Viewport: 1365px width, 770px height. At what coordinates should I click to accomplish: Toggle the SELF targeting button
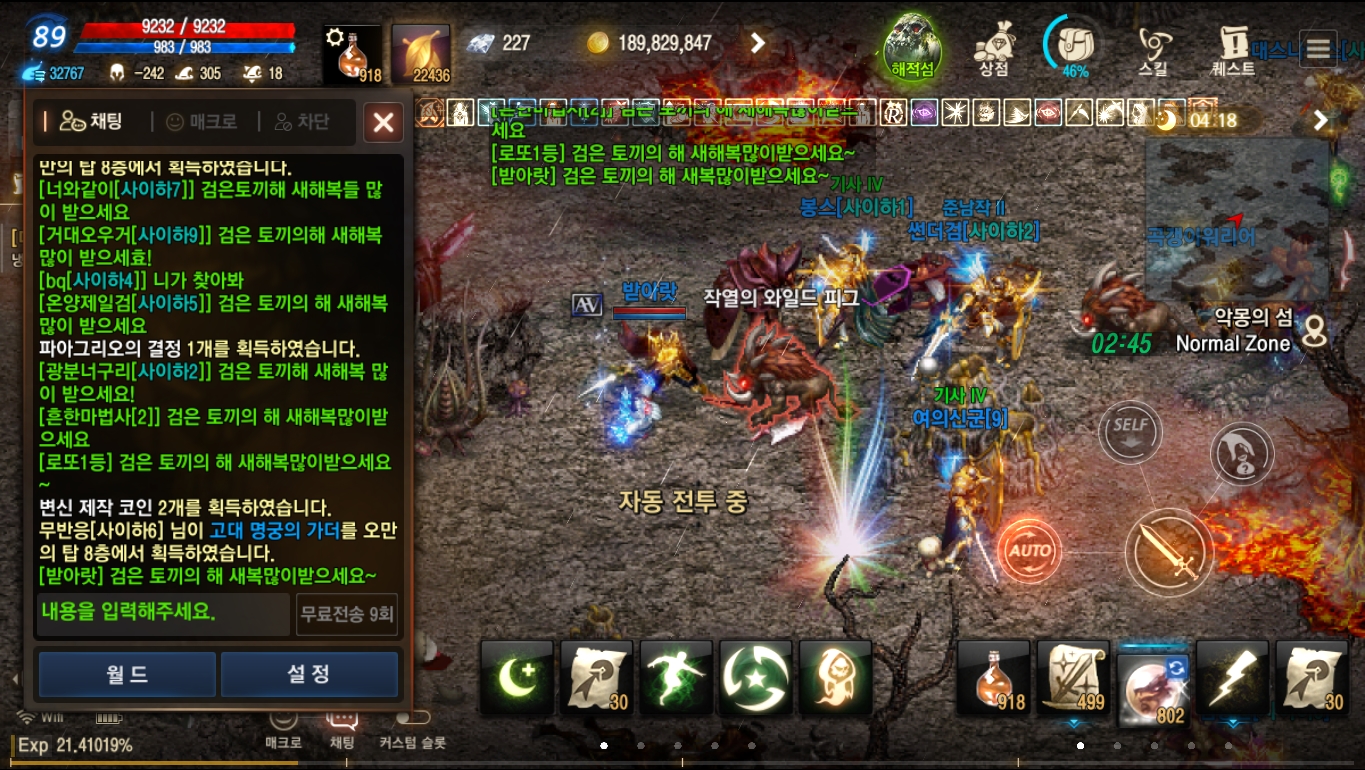(1131, 431)
